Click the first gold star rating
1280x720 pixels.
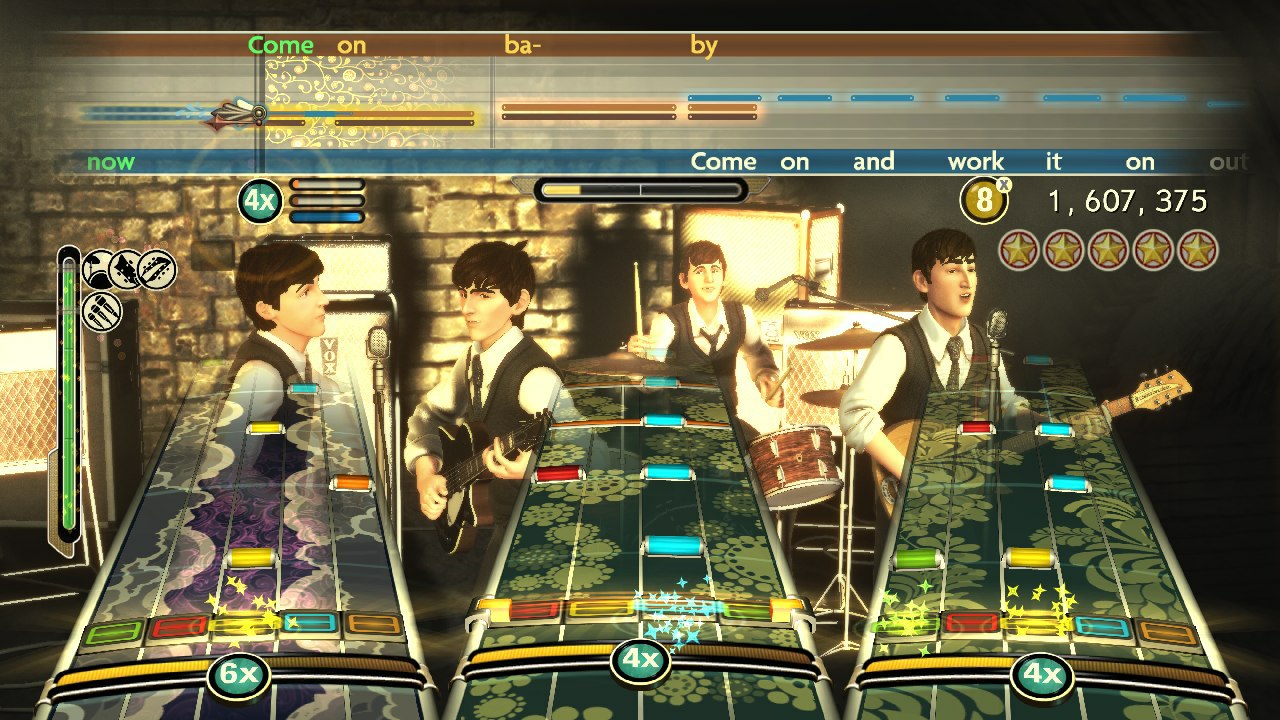click(x=1018, y=250)
